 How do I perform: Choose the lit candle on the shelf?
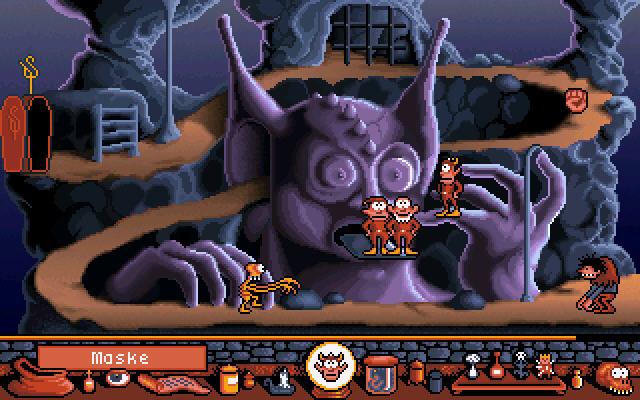[x=284, y=378]
